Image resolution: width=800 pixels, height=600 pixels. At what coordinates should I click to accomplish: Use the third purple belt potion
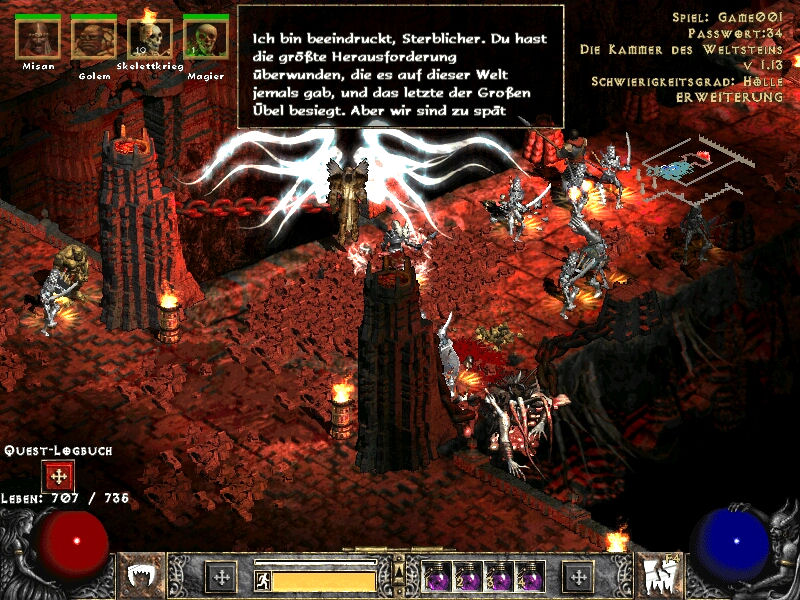click(499, 577)
